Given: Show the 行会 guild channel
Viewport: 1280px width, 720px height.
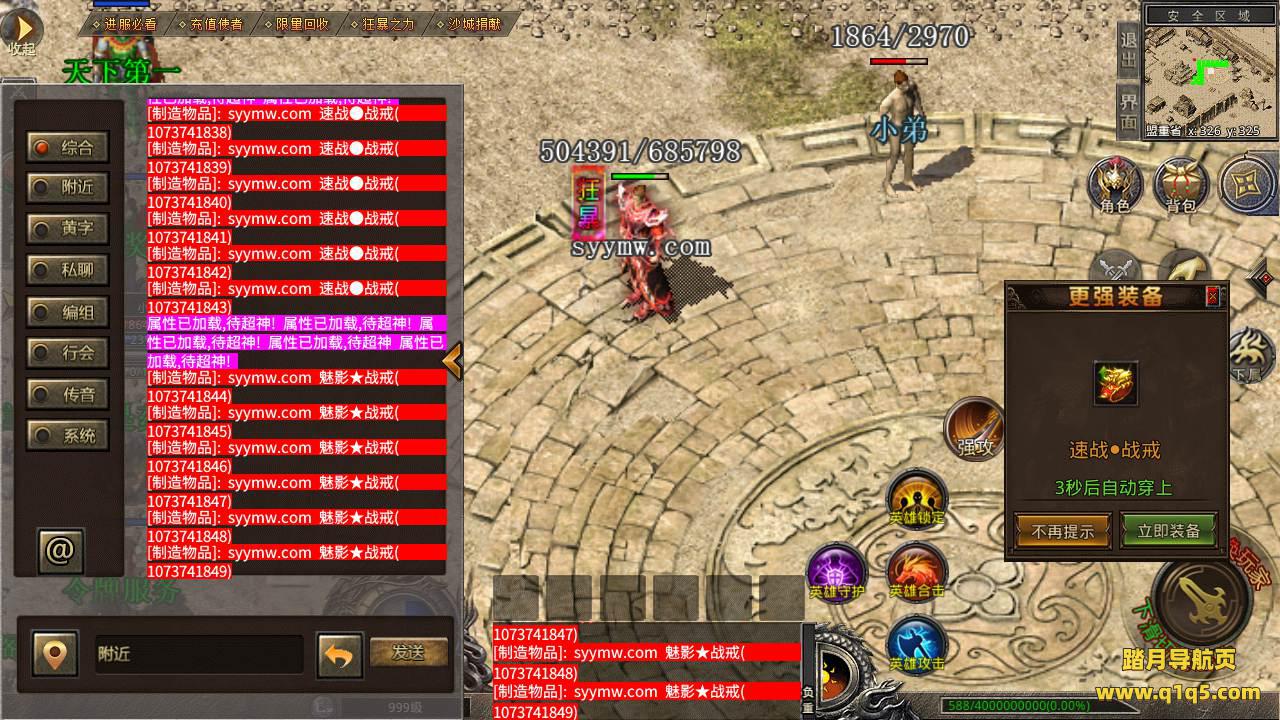Looking at the screenshot, I should [67, 353].
